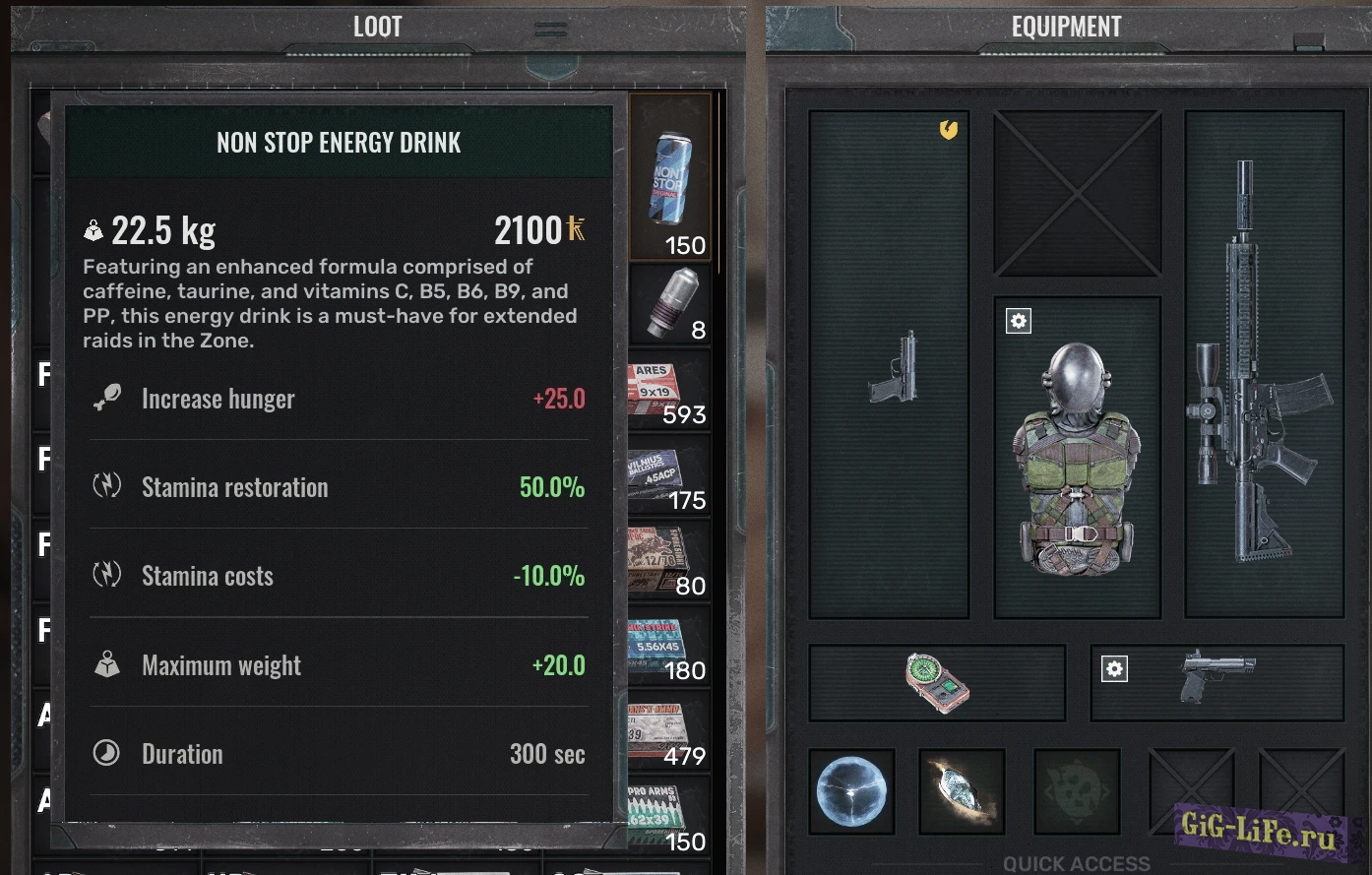Pick the Pro Arms 7.62x39 ammo box
The height and width of the screenshot is (875, 1372).
669,817
